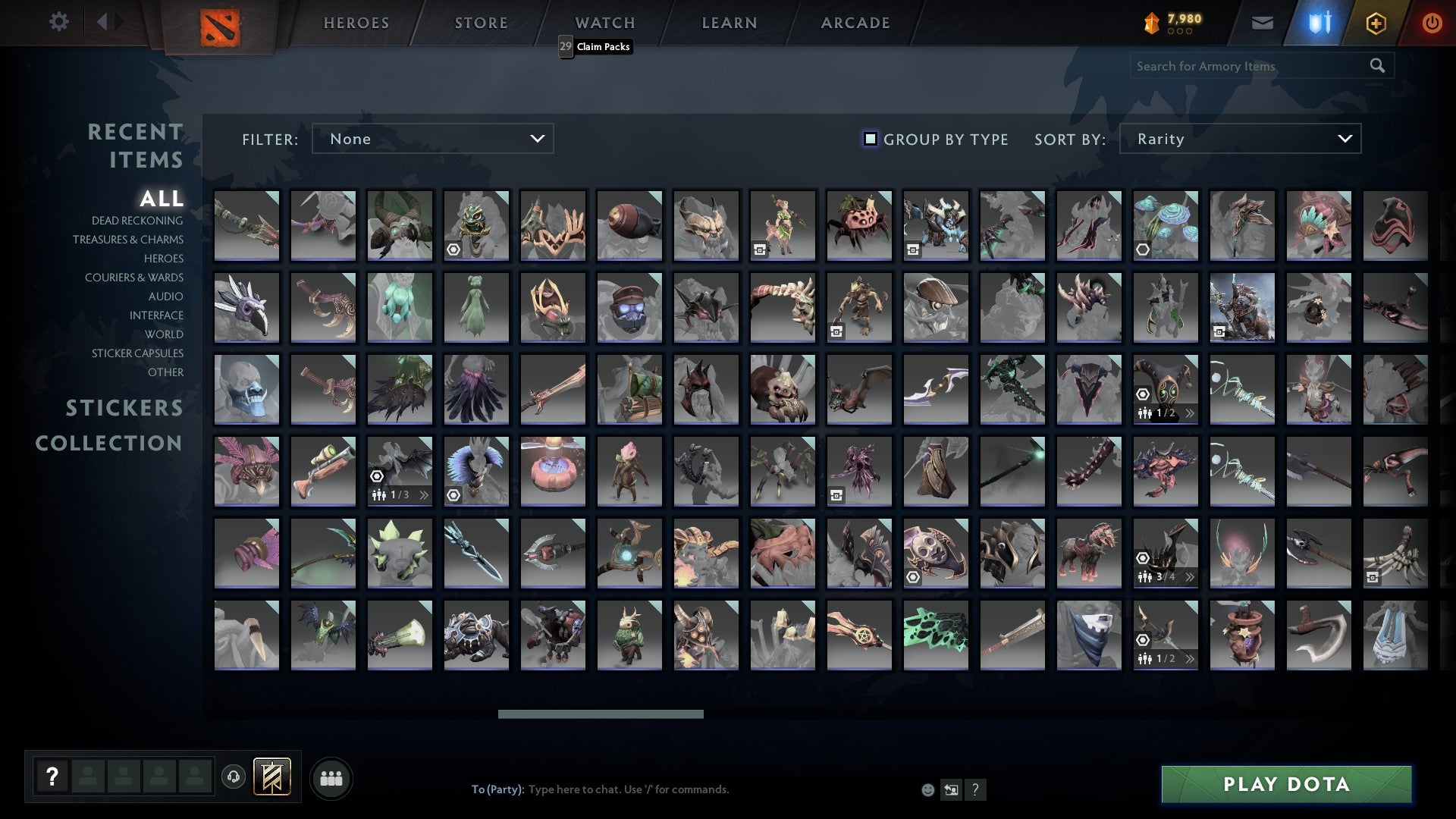The width and height of the screenshot is (1456, 819).
Task: Open the WATCH menu item
Action: pyautogui.click(x=604, y=22)
